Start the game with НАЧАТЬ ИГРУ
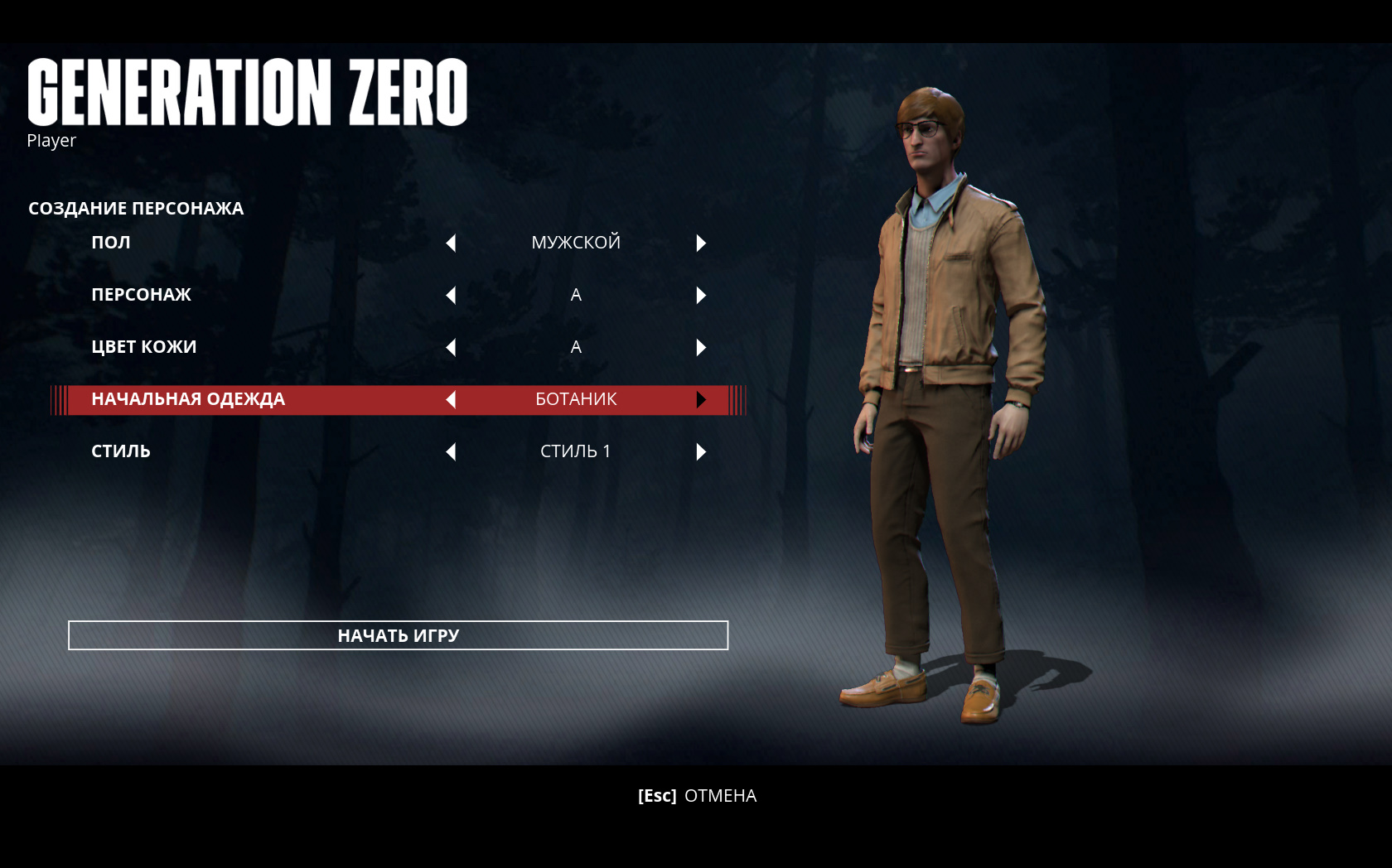Image resolution: width=1392 pixels, height=868 pixels. click(x=398, y=635)
